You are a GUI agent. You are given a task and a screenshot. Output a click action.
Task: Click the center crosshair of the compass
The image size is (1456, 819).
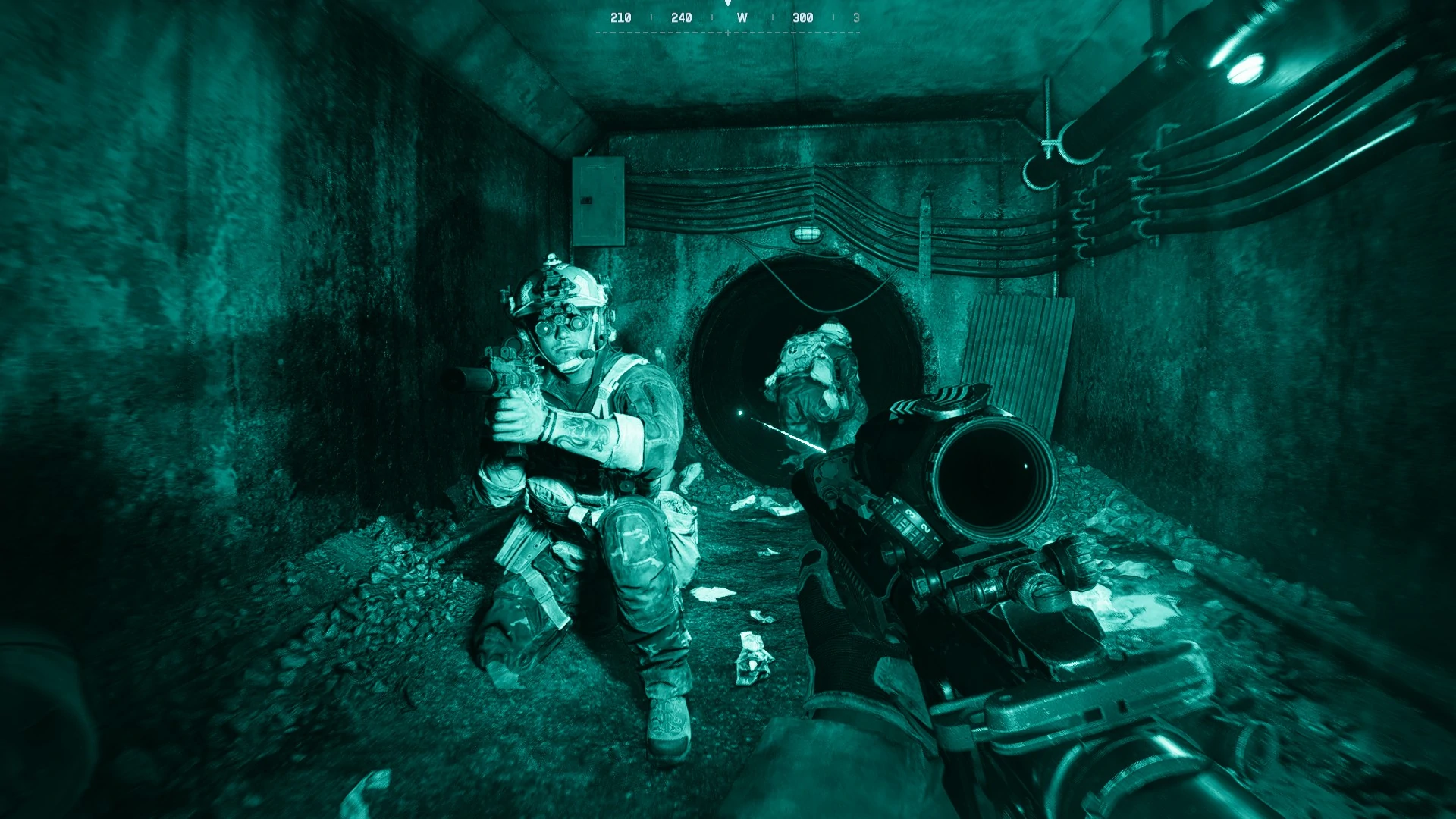(726, 33)
